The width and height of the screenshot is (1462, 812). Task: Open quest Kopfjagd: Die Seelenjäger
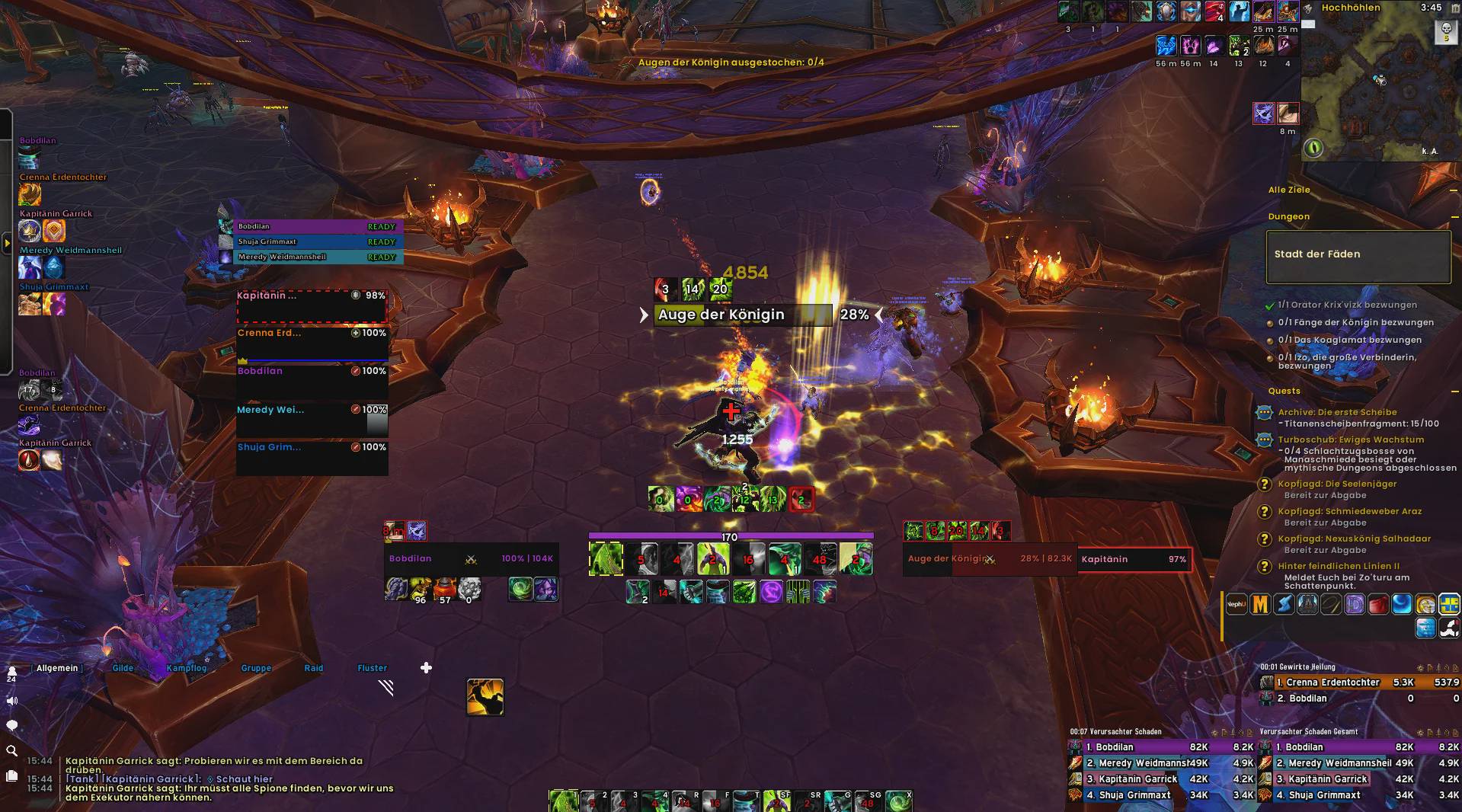(1337, 484)
